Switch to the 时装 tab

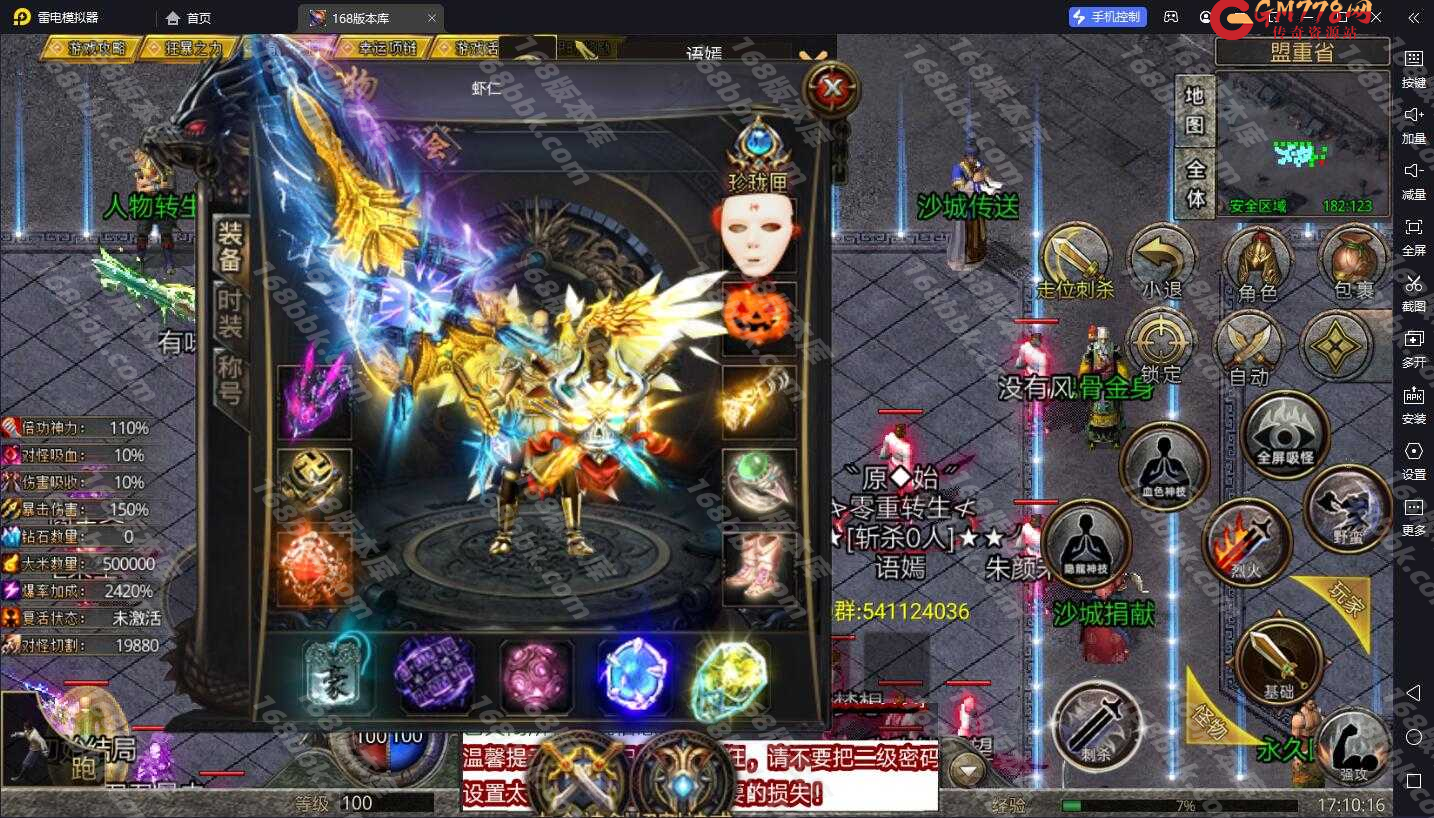(230, 311)
